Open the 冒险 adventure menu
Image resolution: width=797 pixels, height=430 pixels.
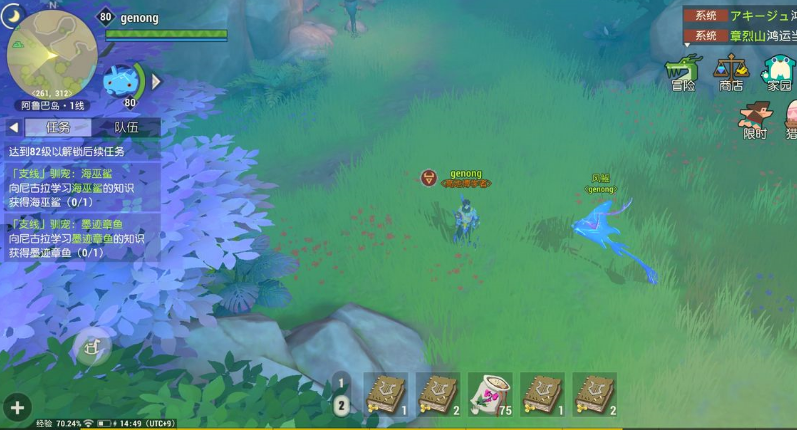tap(683, 73)
